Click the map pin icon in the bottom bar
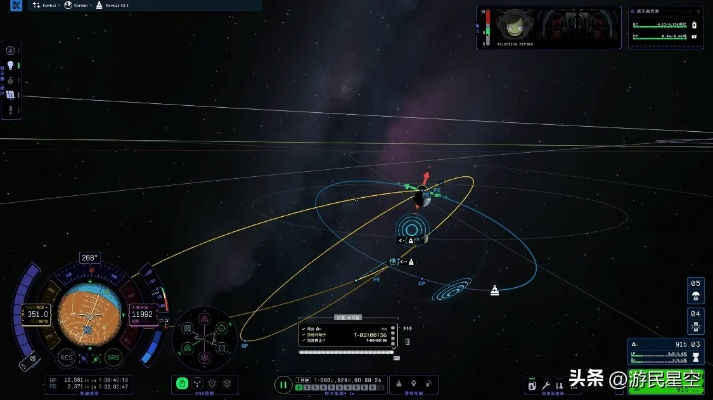Screen dimensions: 713x400 412,383
